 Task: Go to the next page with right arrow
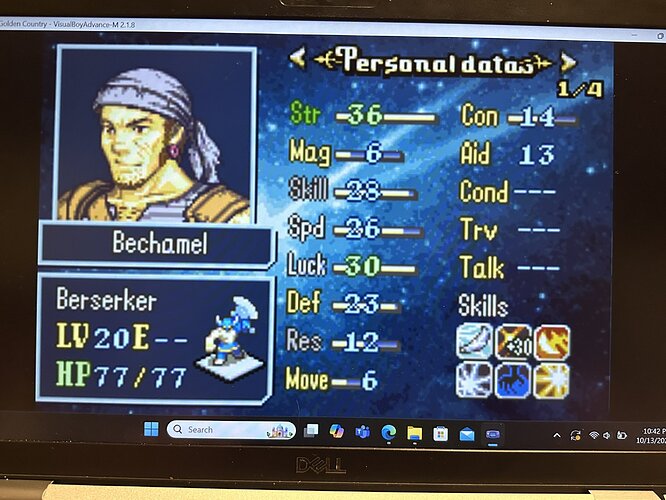pos(567,62)
